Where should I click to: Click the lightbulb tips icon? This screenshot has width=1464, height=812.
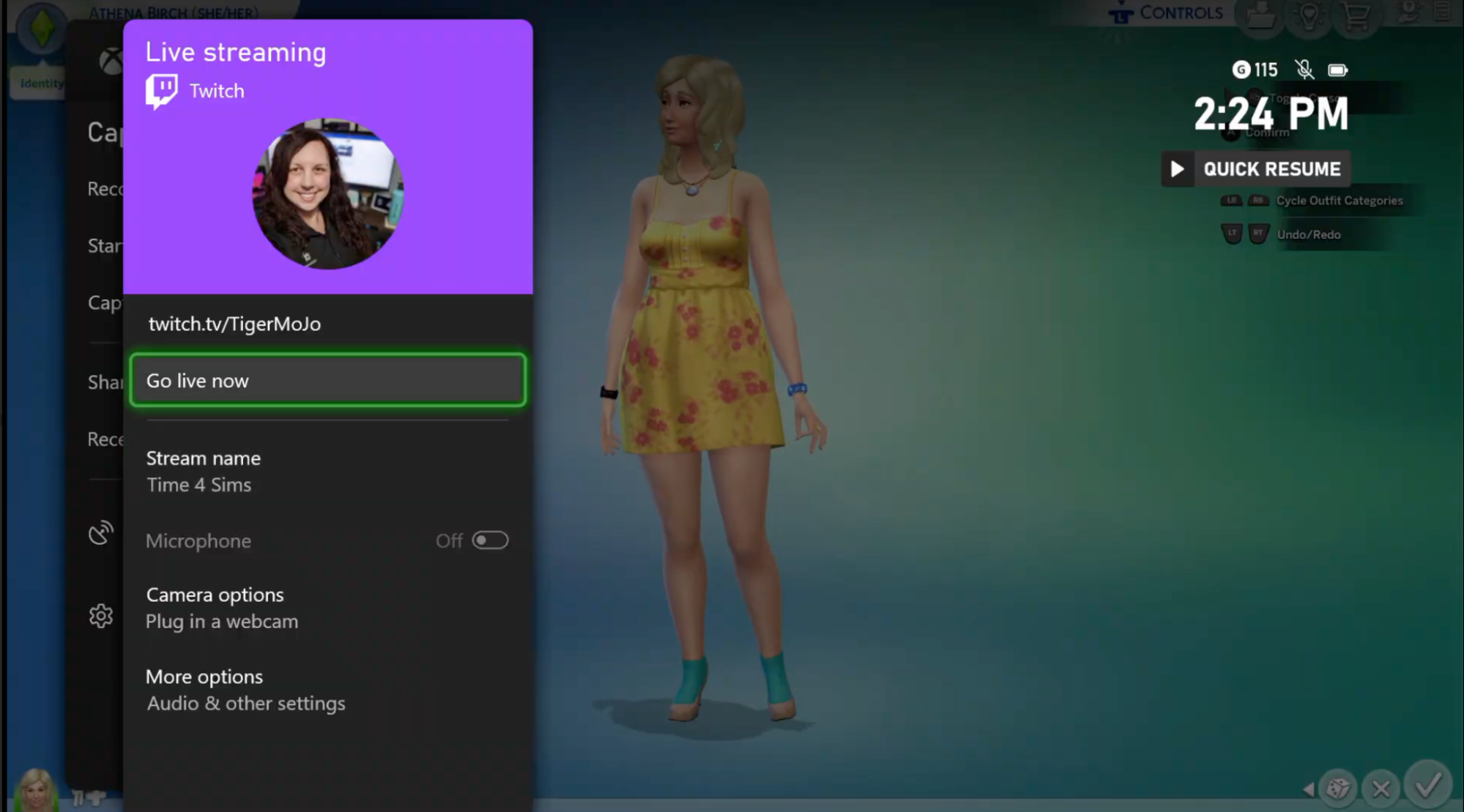click(x=1309, y=15)
